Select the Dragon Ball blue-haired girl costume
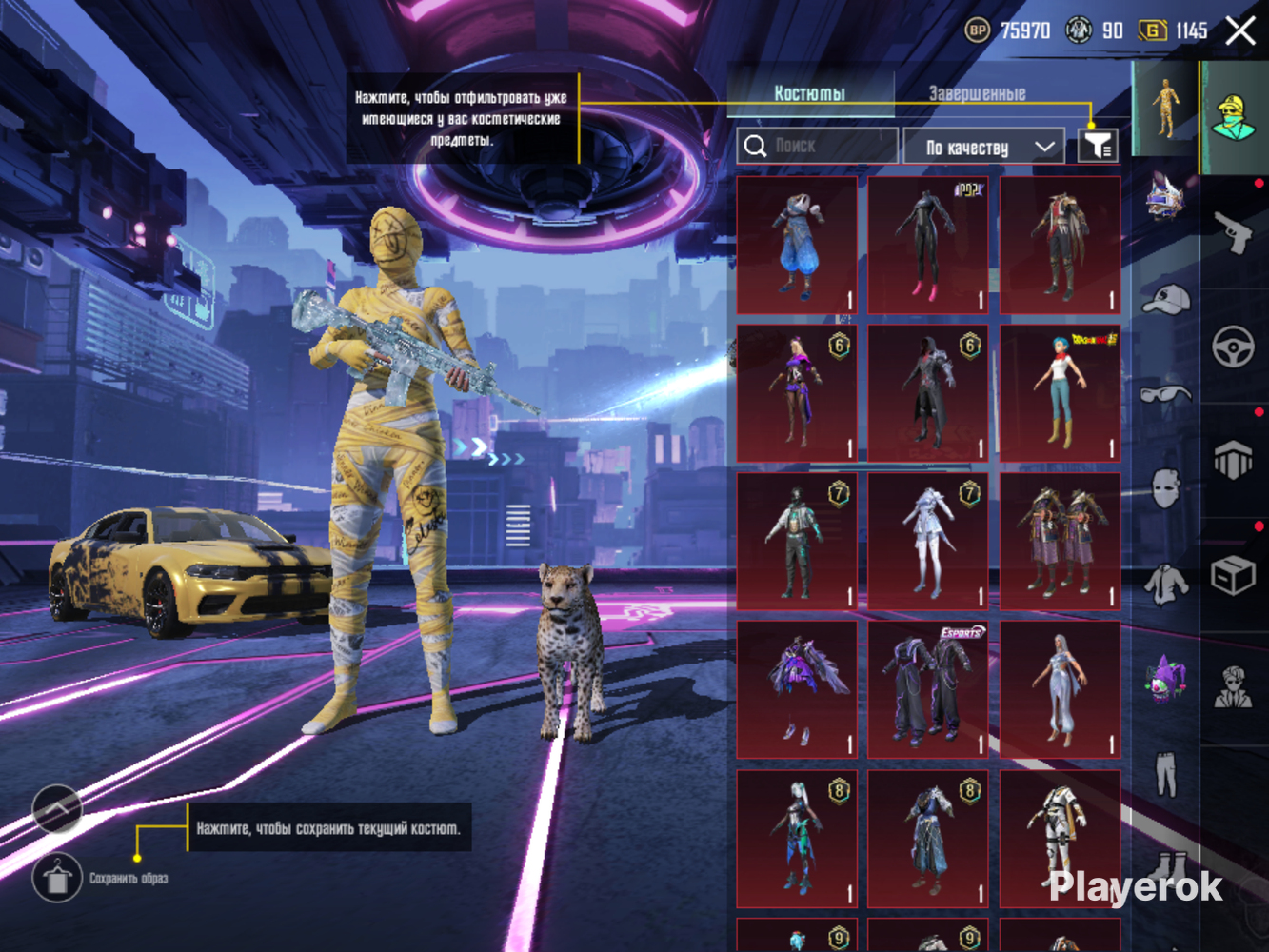The image size is (1269, 952). tap(1060, 392)
